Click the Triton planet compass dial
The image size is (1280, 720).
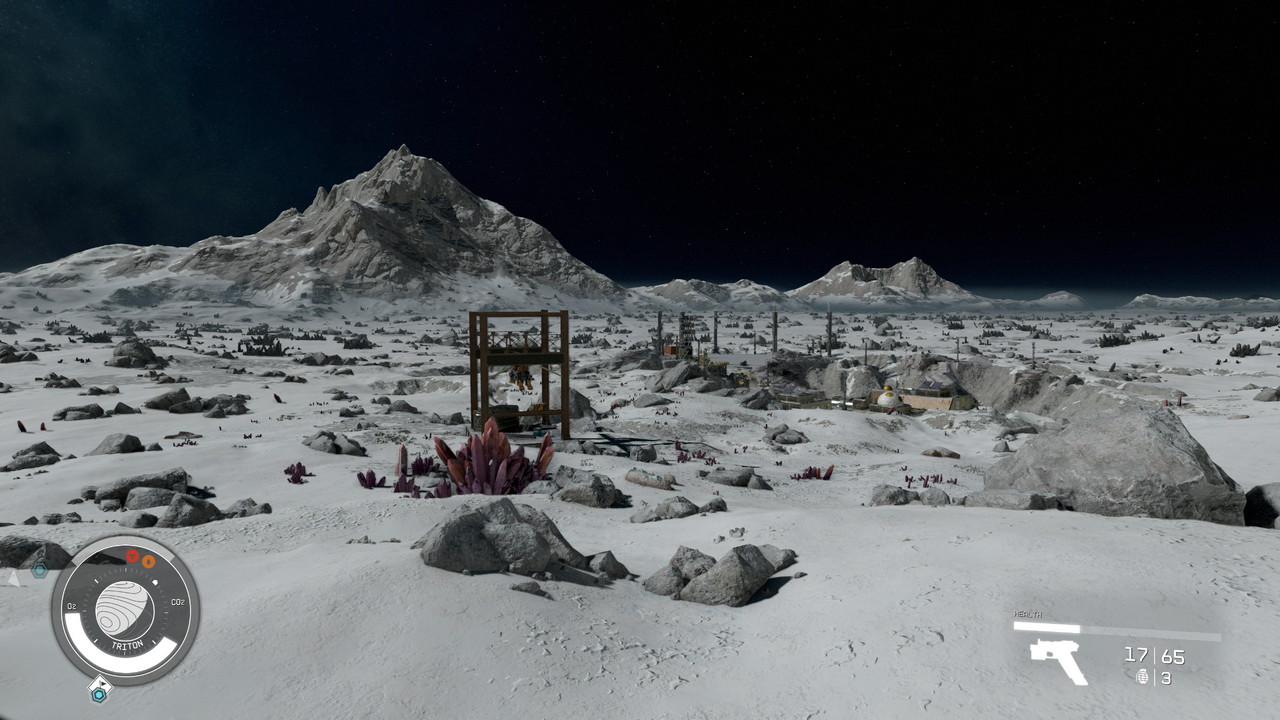[125, 609]
